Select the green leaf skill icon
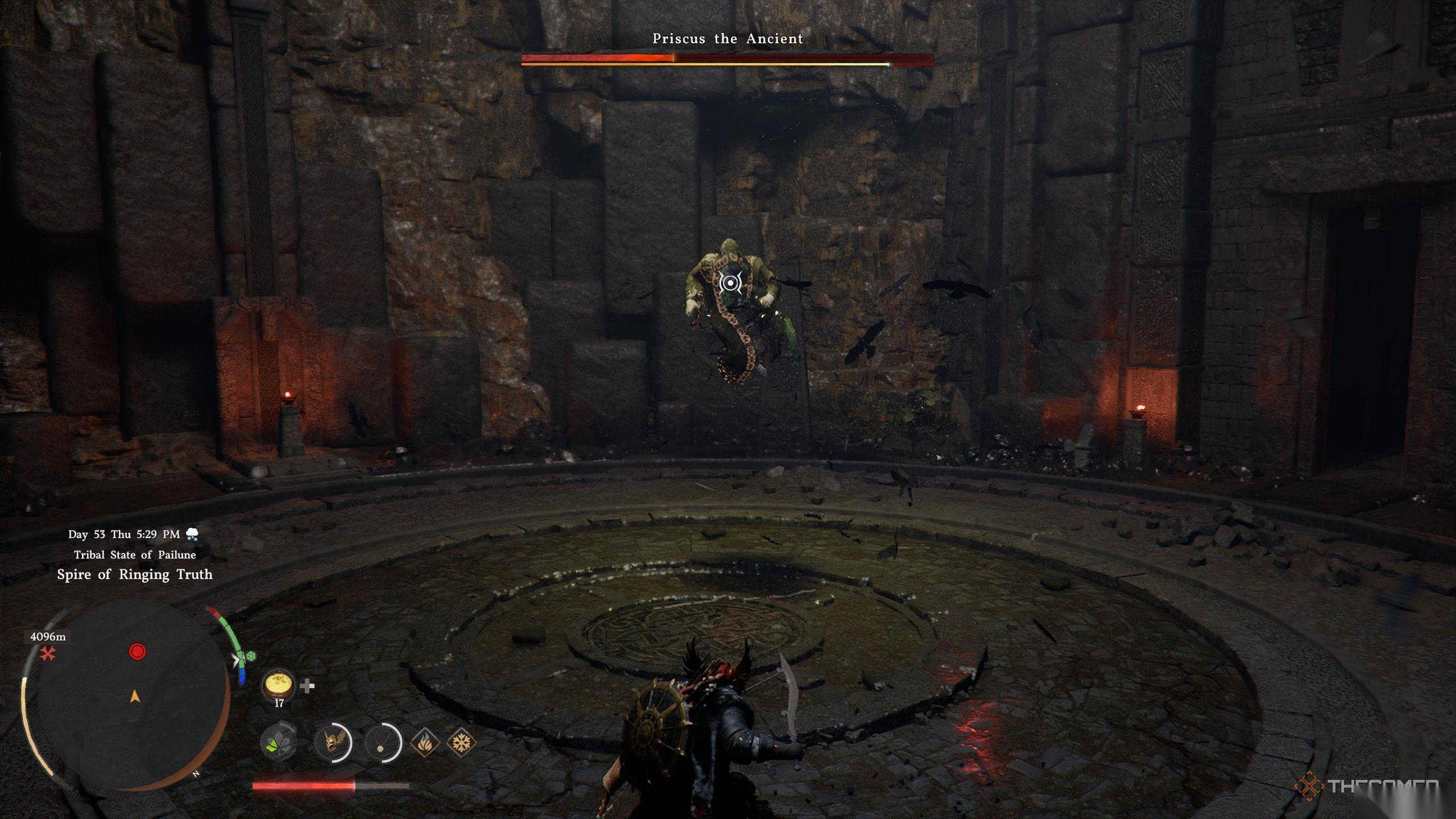Screen dimensions: 1456x819 pos(278,742)
